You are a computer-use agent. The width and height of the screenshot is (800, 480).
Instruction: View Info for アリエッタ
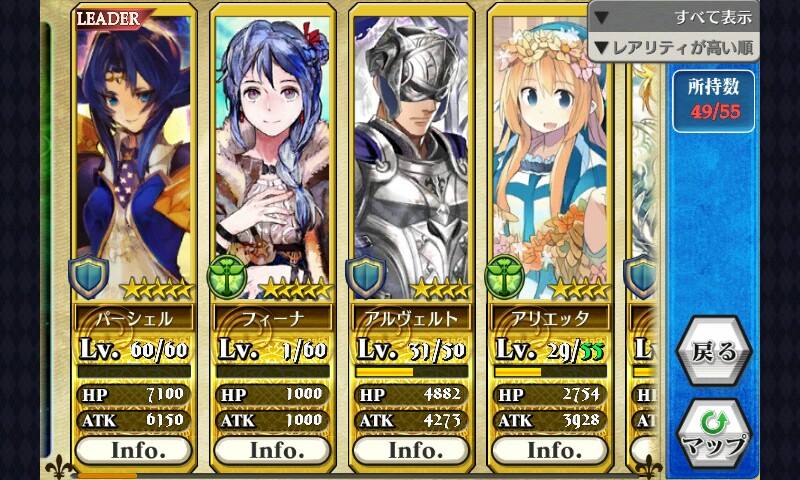click(x=550, y=449)
